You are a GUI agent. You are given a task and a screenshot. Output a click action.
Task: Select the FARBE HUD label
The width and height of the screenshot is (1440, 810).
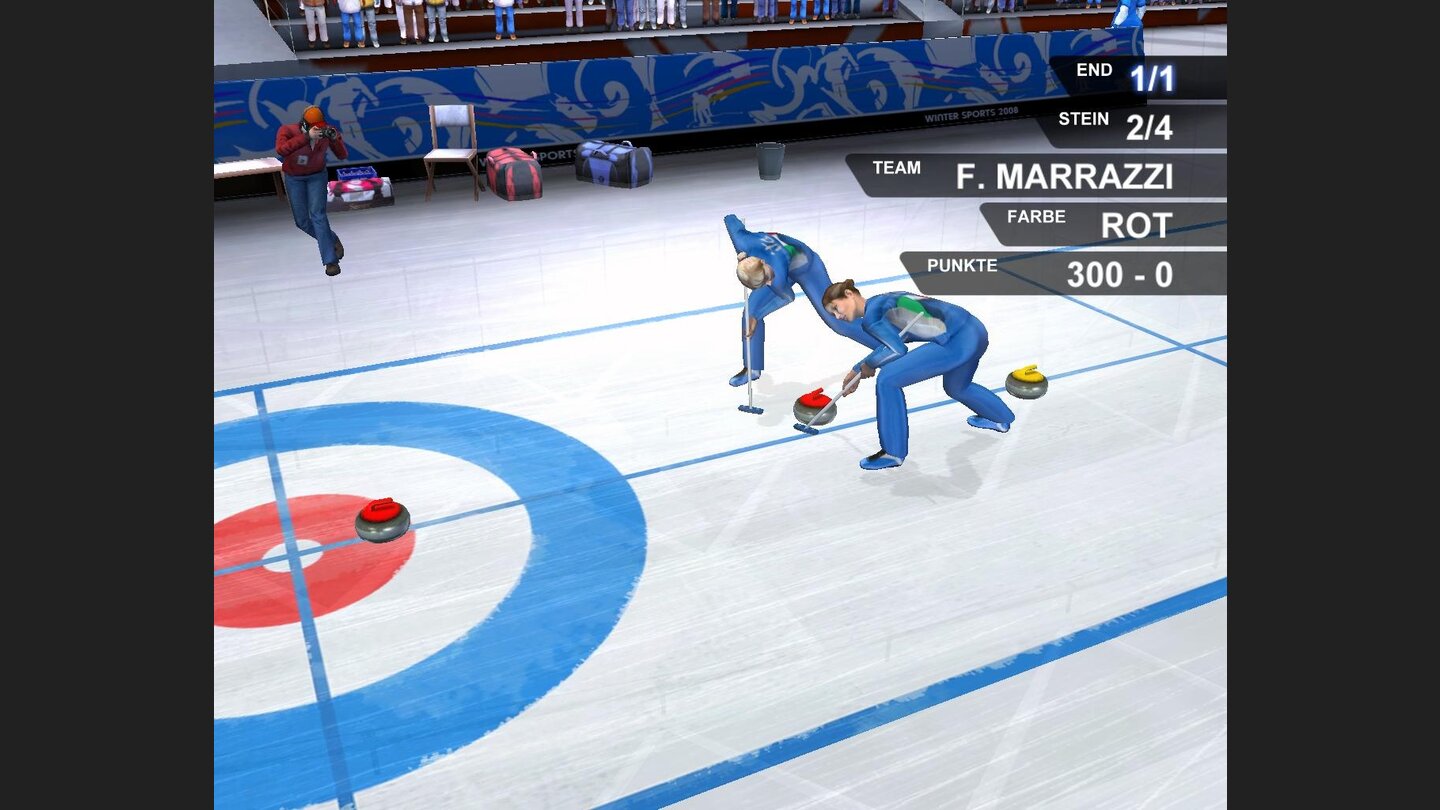pyautogui.click(x=1037, y=215)
